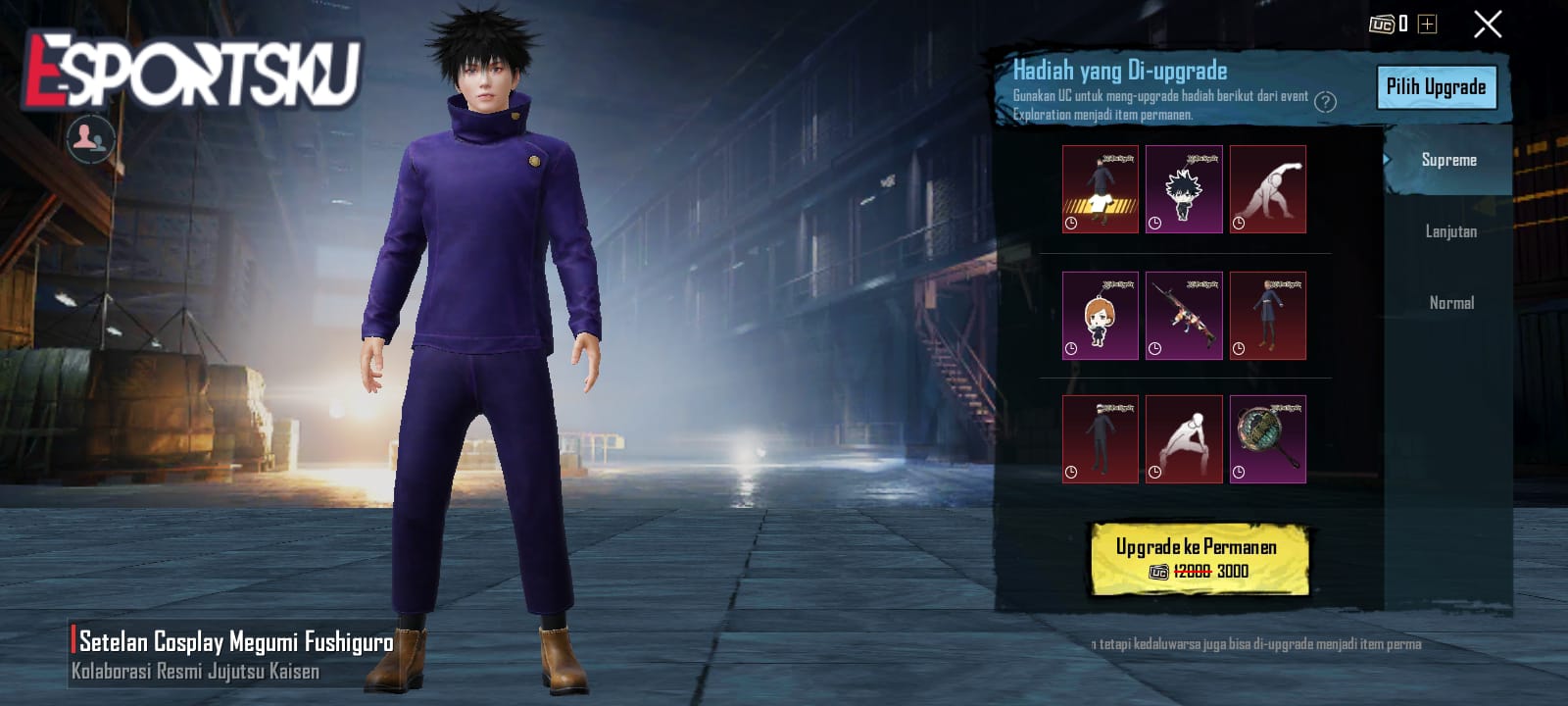Select the yellow-highlighted emote reward
The image size is (1568, 706).
pos(1099,188)
